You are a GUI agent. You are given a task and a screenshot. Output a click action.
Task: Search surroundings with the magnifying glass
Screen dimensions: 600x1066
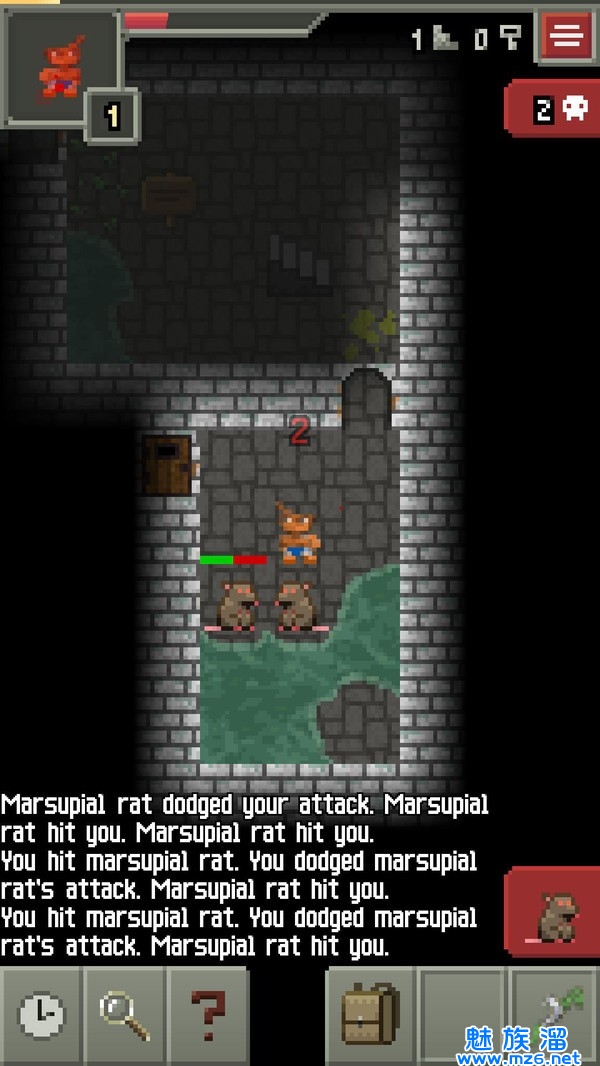click(125, 1016)
